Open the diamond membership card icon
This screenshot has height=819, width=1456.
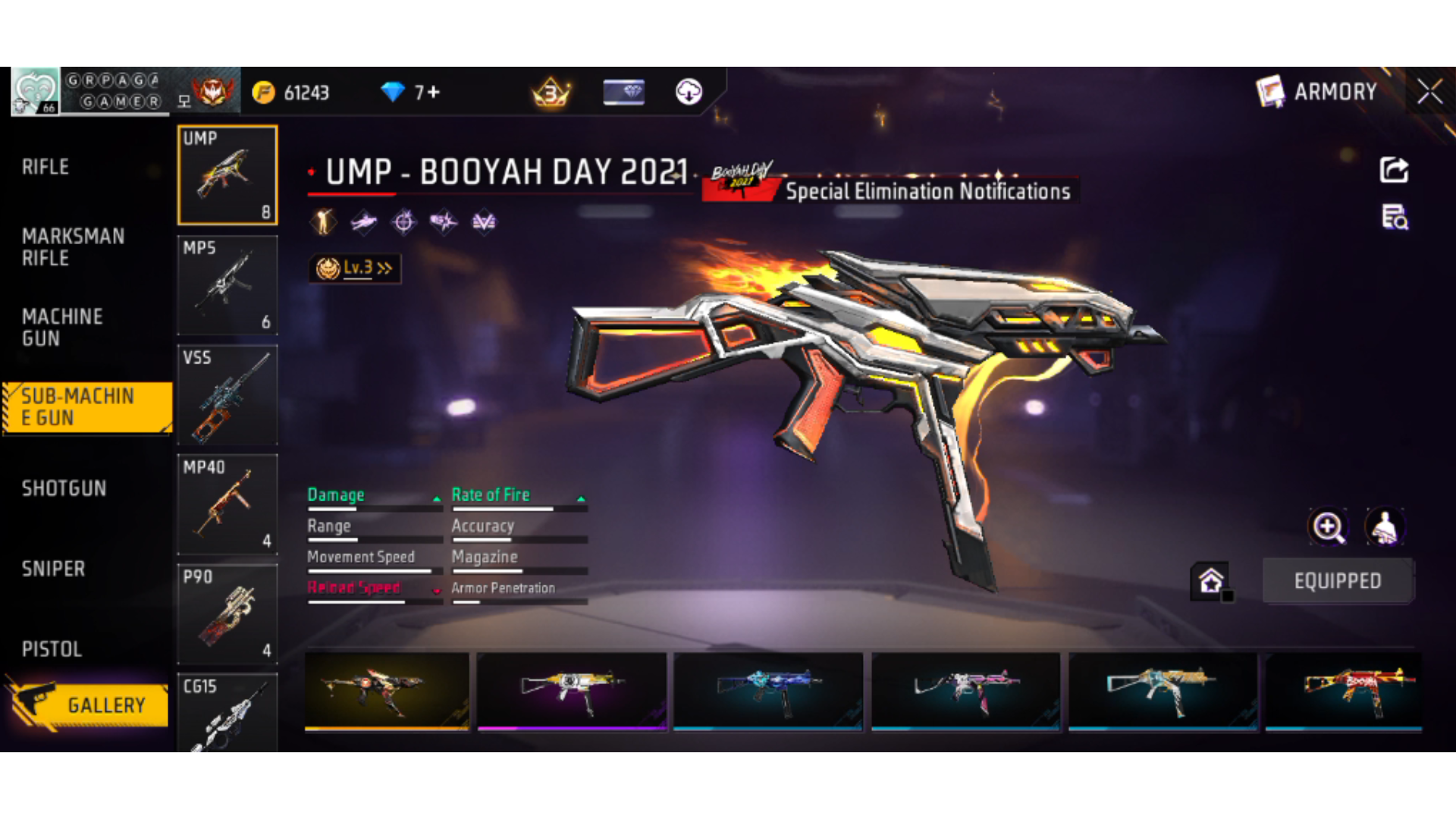click(623, 92)
